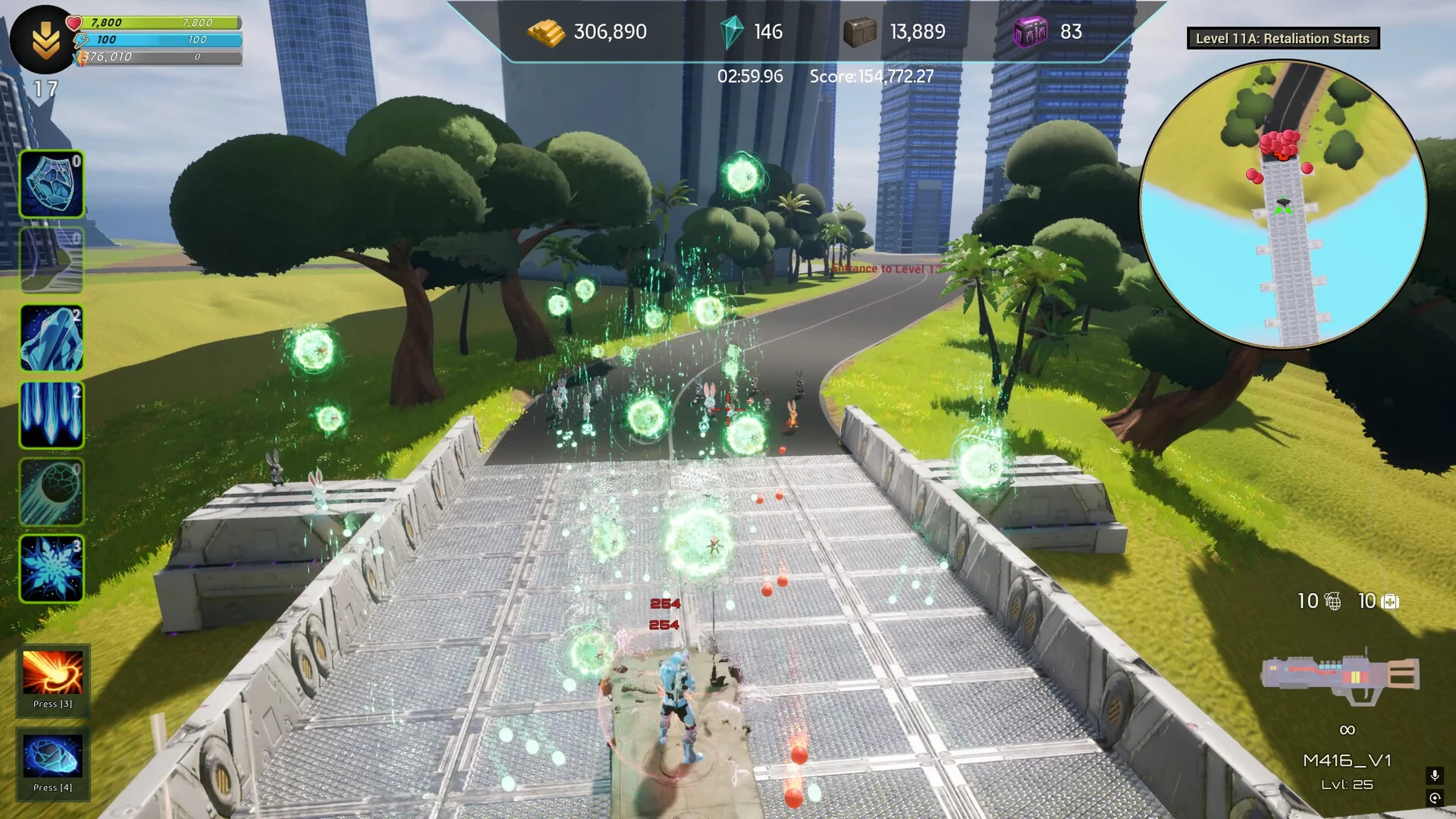Use the fiery meteor skill icon
This screenshot has height=819, width=1456.
(52, 673)
